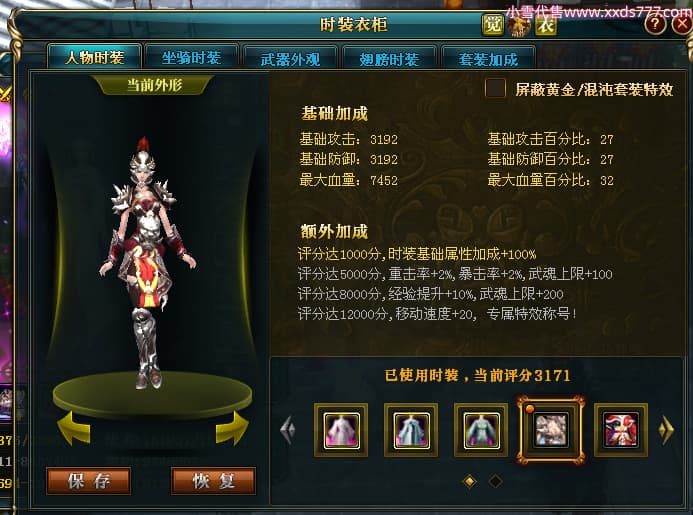Open the 坐骑时装 tab

(x=190, y=58)
